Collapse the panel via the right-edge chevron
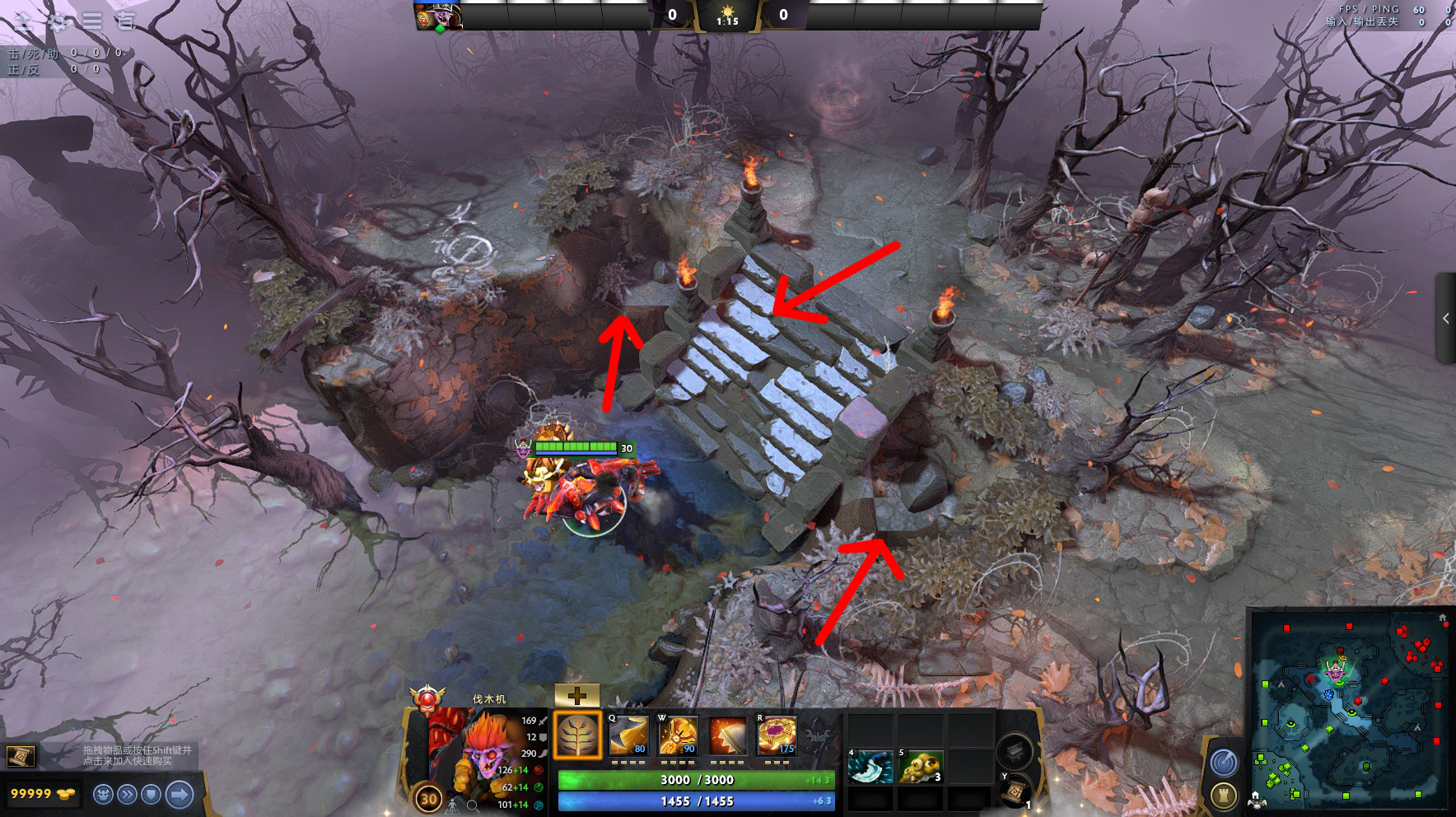Viewport: 1456px width, 817px height. 1447,320
